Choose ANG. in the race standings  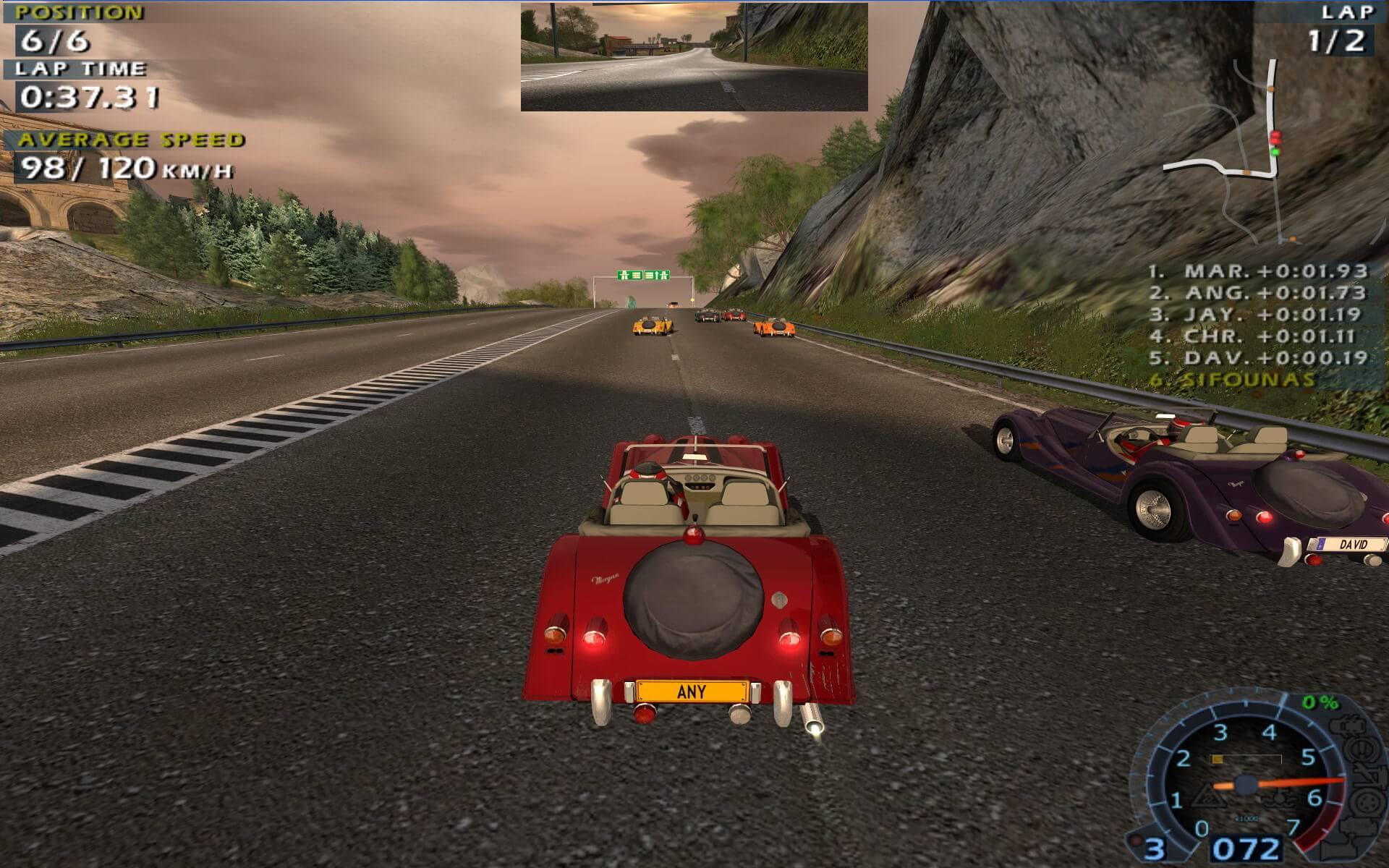[x=1259, y=293]
